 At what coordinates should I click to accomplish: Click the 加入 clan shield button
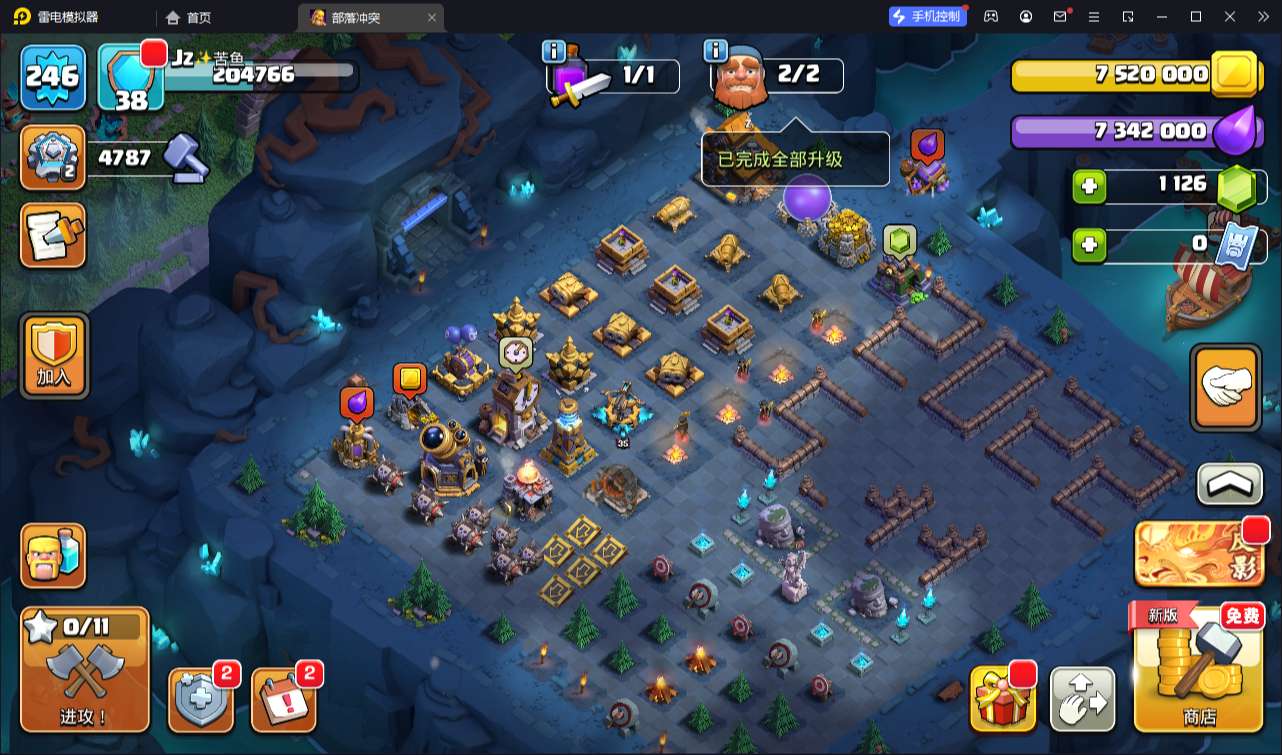click(53, 355)
